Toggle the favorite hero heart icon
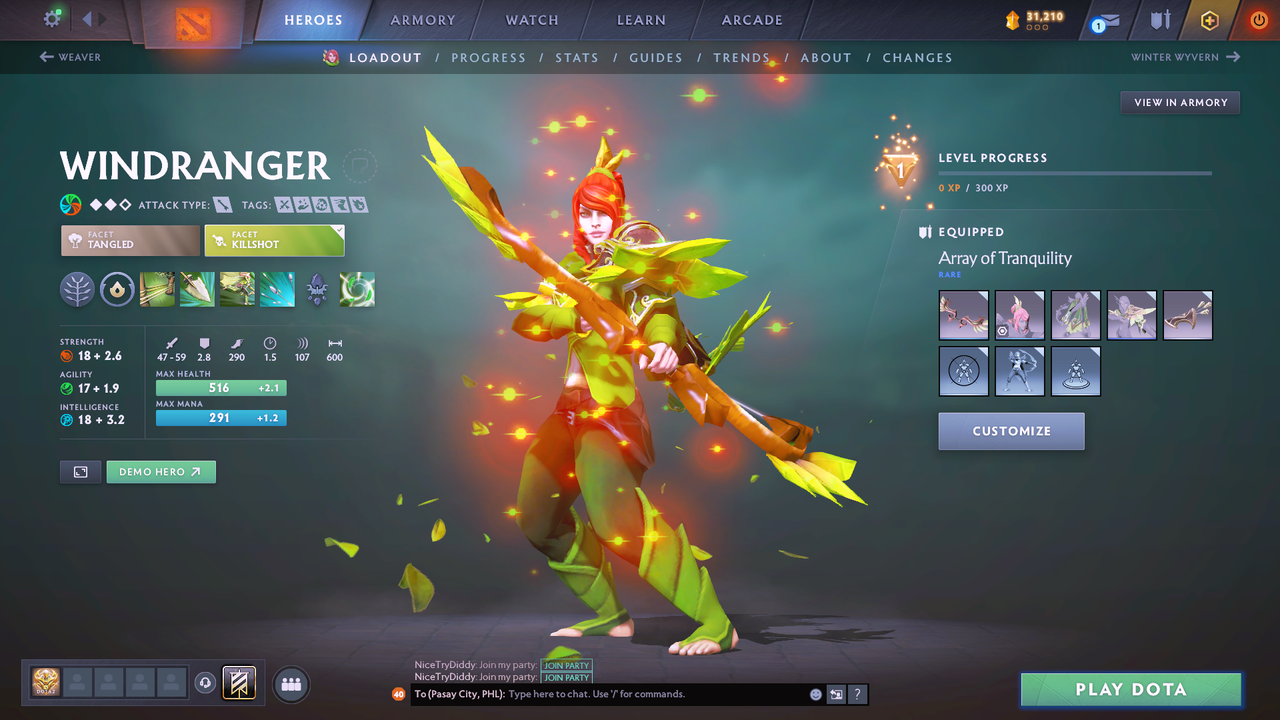This screenshot has width=1280, height=720. click(360, 166)
